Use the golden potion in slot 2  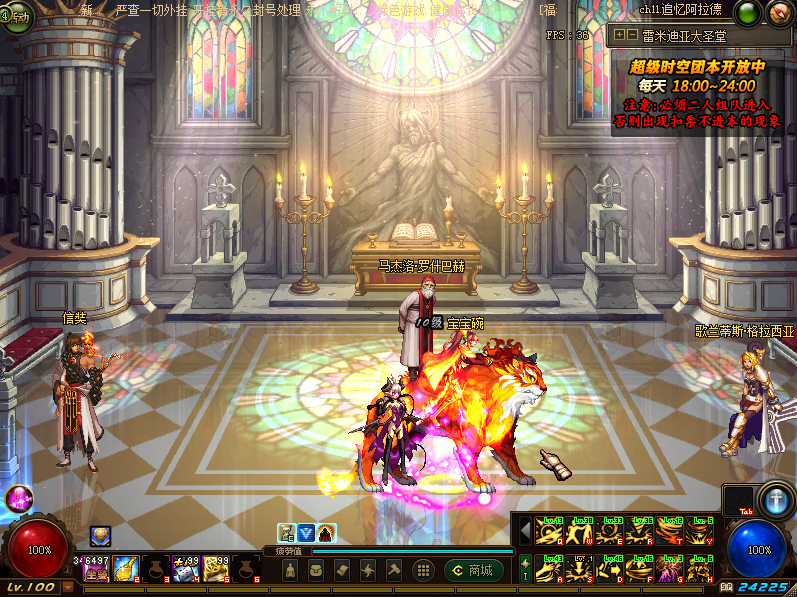pos(126,569)
